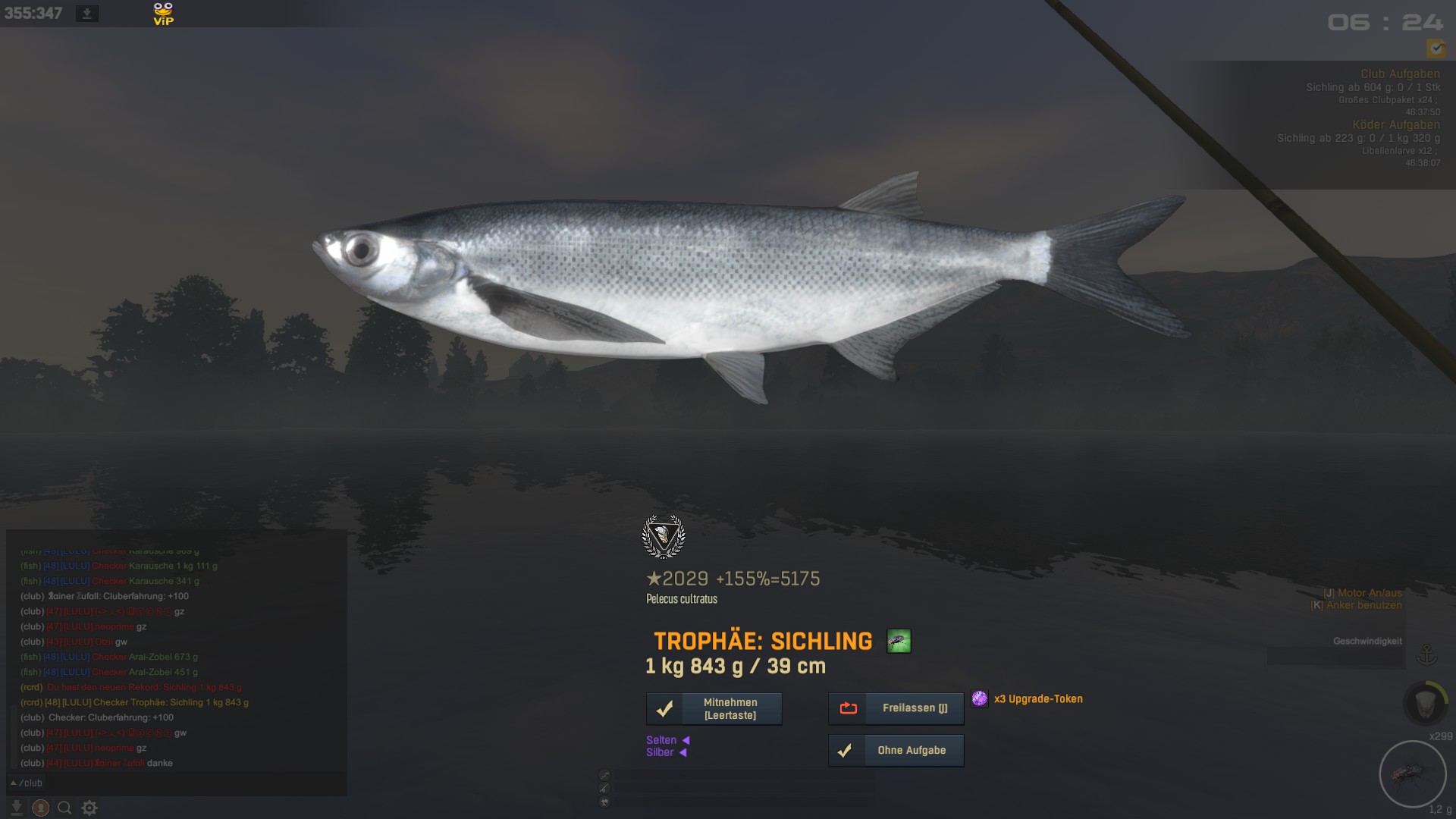Click the fly bait icon beside trophy title

(899, 642)
